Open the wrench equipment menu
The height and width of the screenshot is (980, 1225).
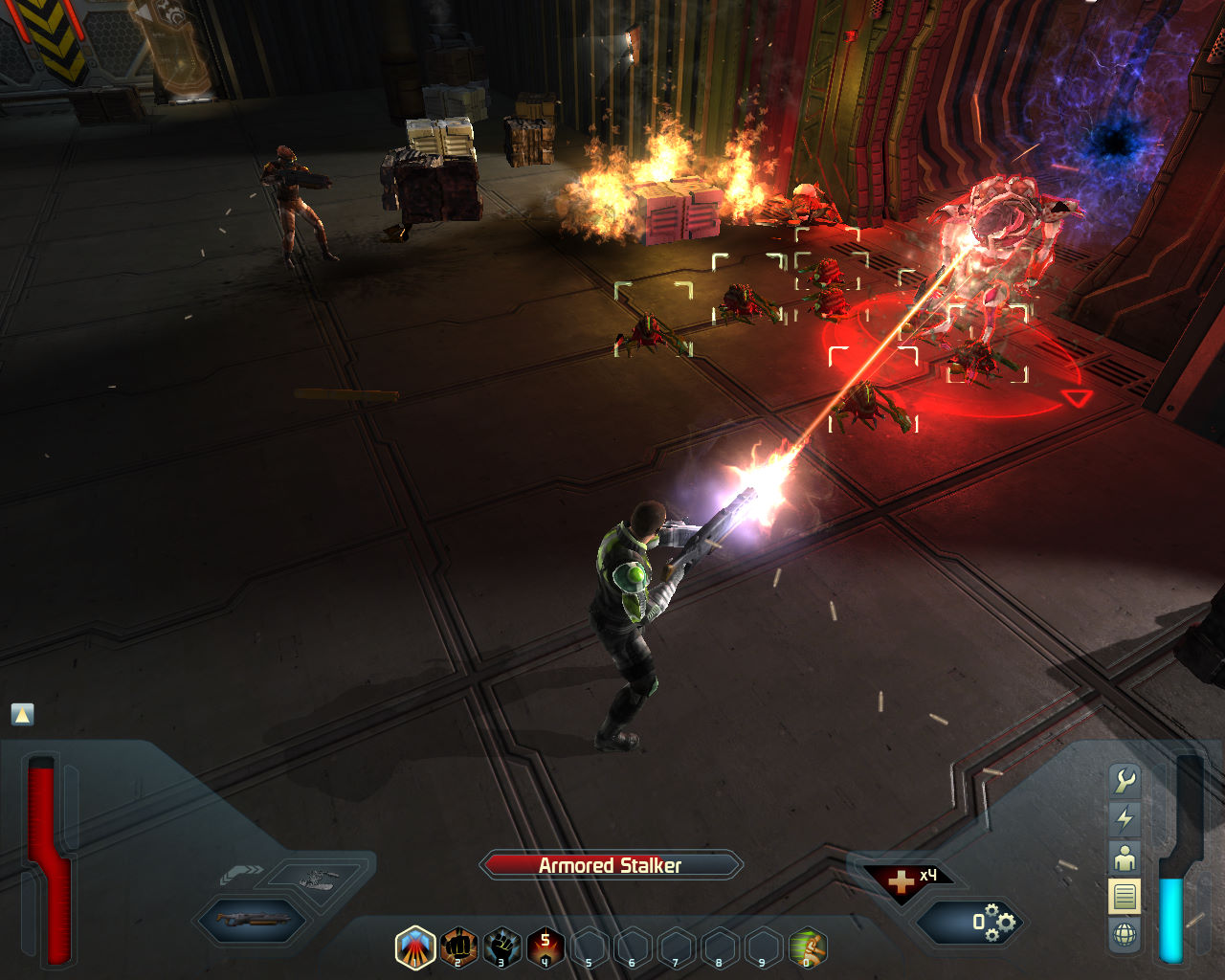pyautogui.click(x=1125, y=781)
